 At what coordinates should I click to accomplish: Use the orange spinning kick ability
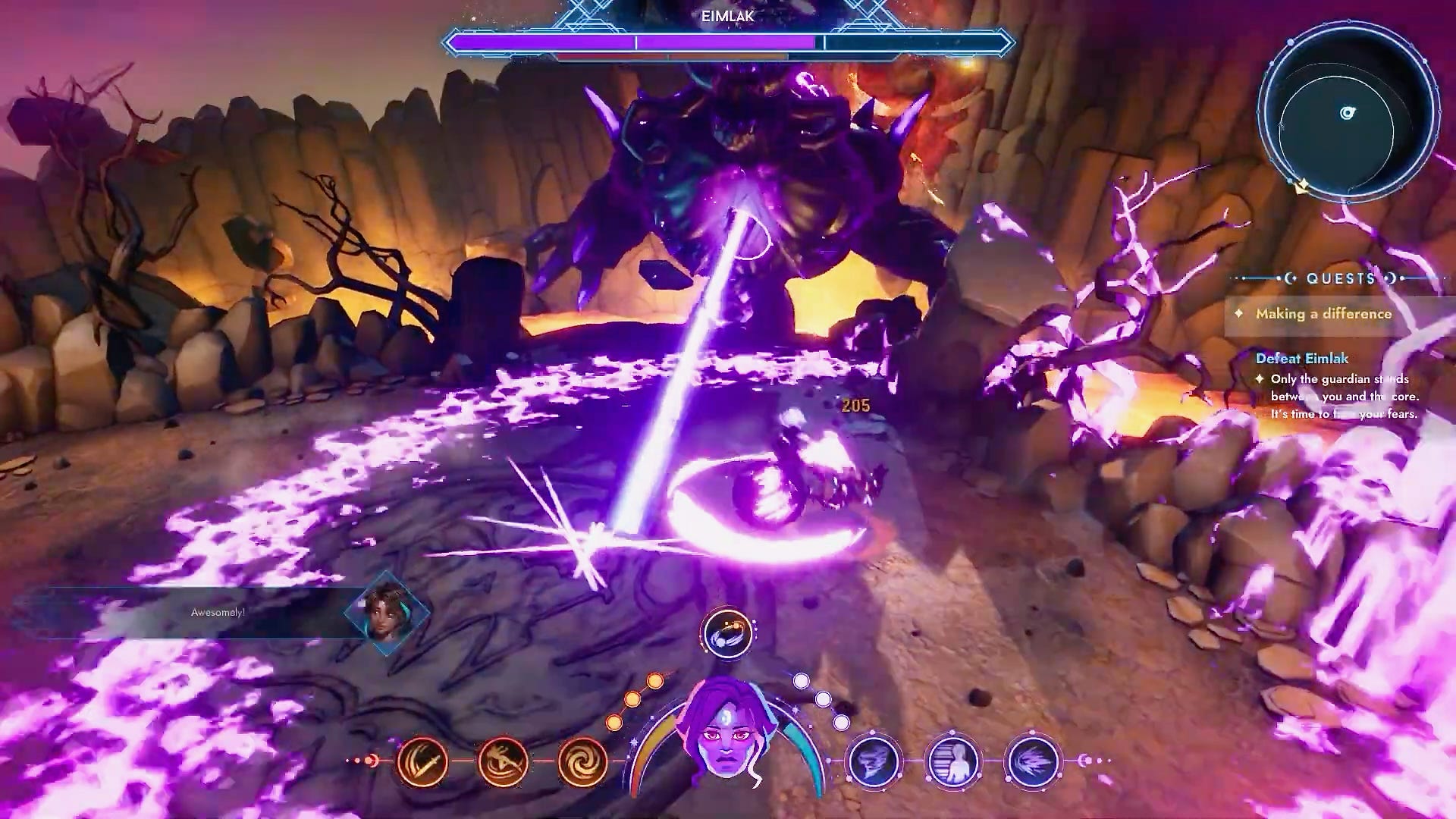[x=504, y=761]
